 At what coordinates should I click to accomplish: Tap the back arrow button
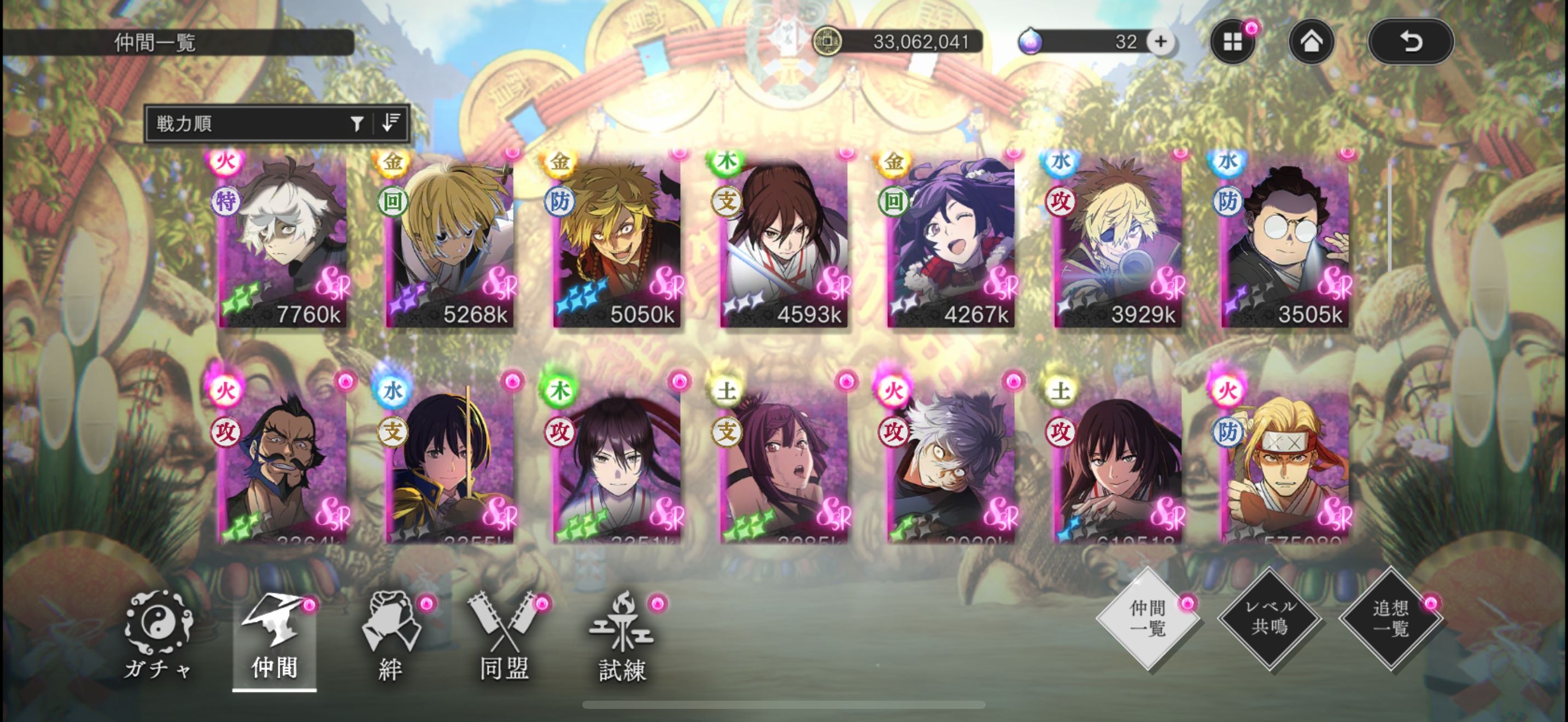[1411, 42]
